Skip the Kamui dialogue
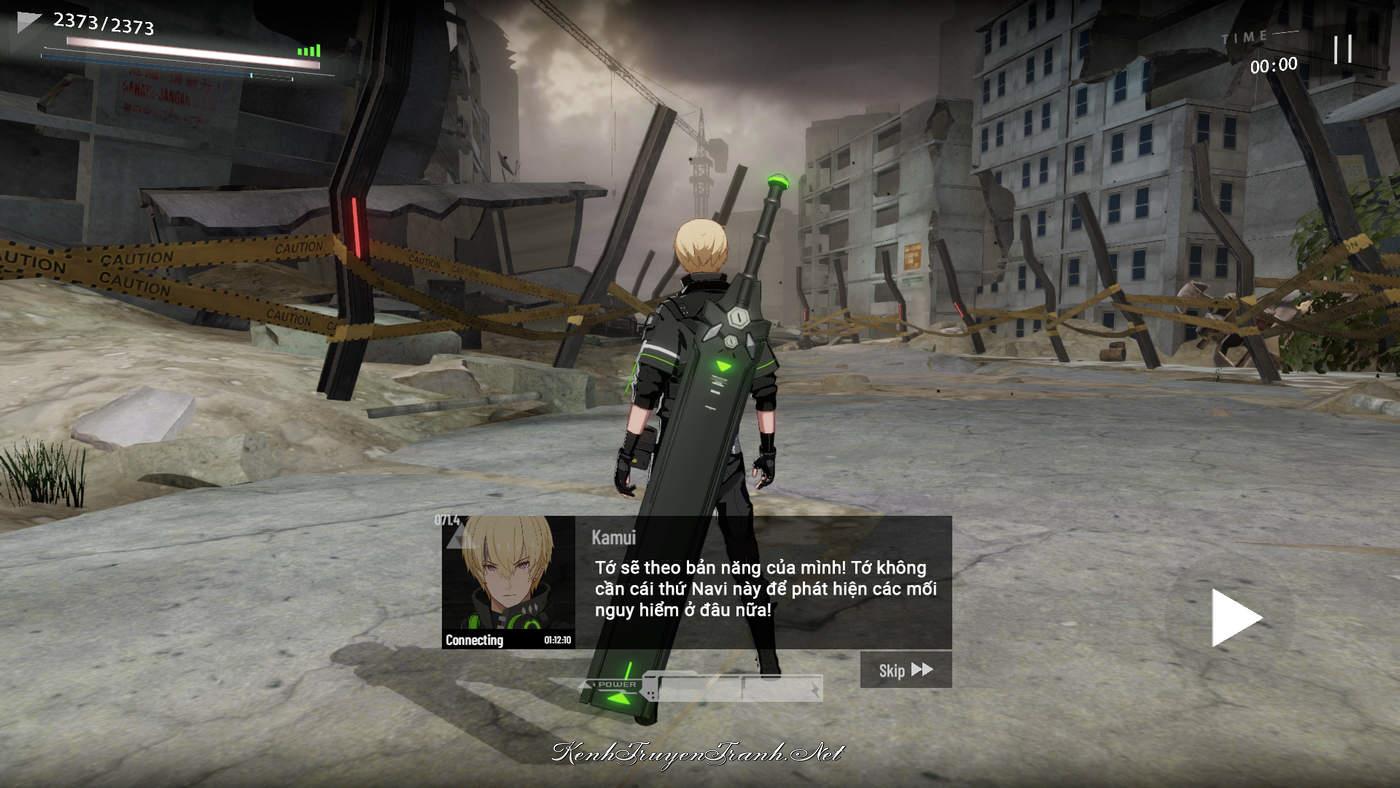Viewport: 1400px width, 788px height. [905, 670]
